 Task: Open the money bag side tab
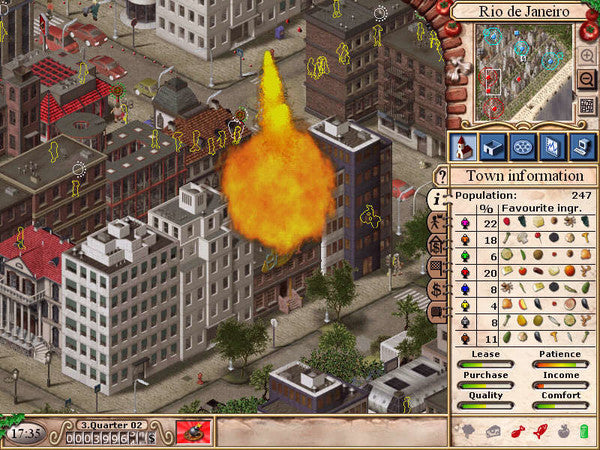438,245
